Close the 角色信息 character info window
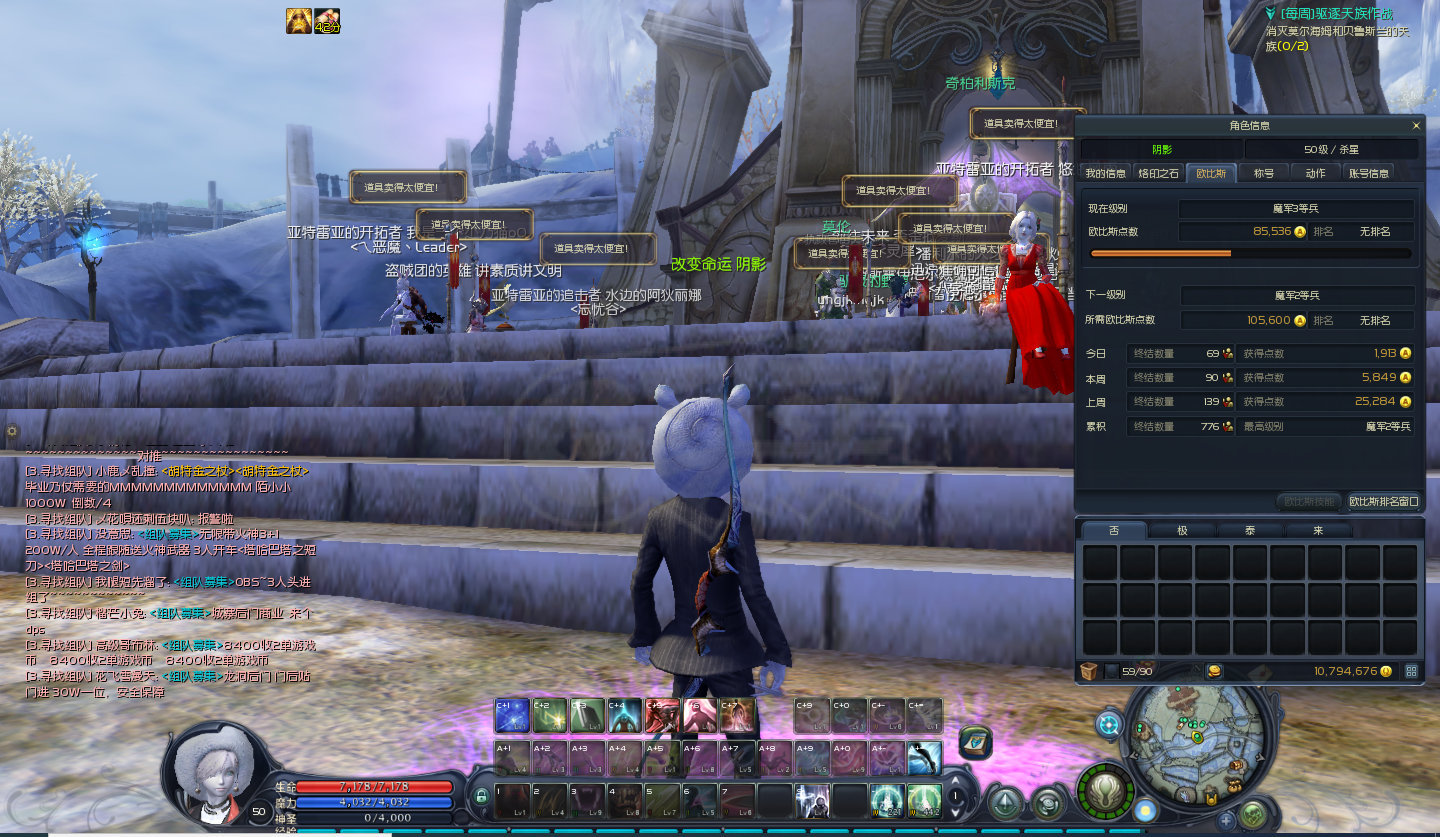1440x837 pixels. pyautogui.click(x=1415, y=126)
